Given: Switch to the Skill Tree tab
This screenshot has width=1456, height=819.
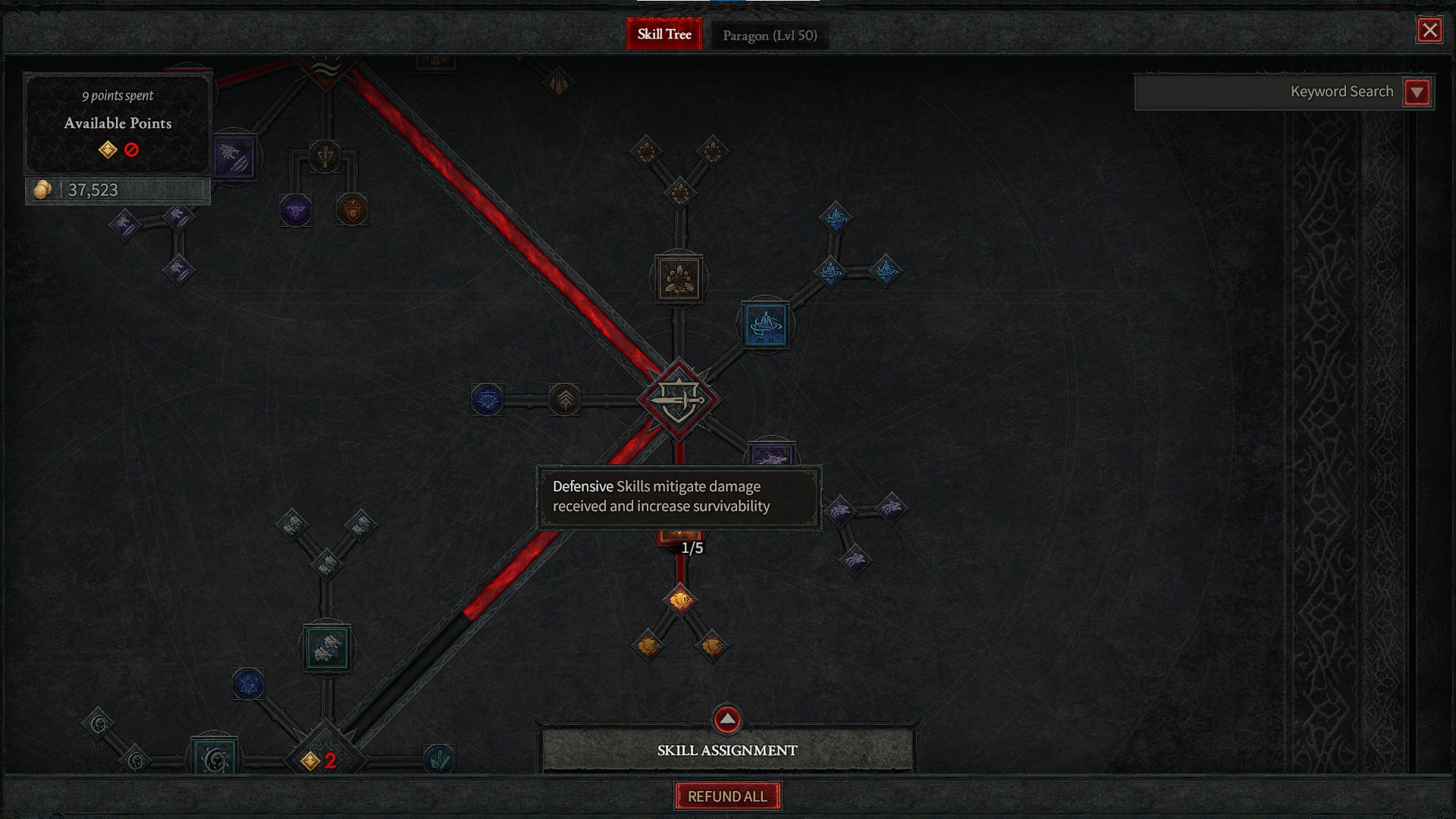Looking at the screenshot, I should (x=664, y=34).
